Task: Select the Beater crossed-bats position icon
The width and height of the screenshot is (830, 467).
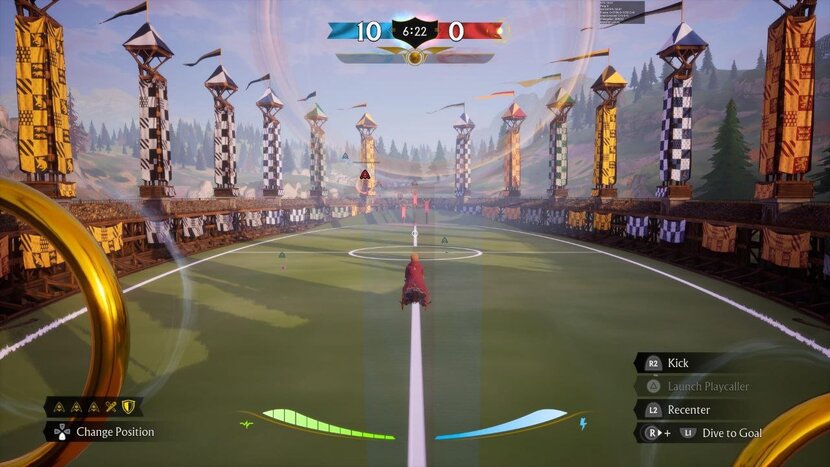Action: [111, 407]
